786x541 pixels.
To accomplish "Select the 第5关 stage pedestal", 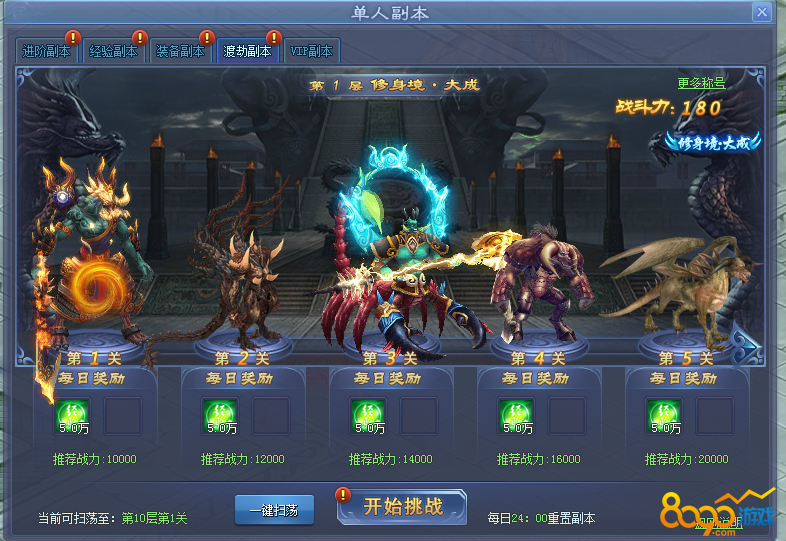I will (685, 357).
